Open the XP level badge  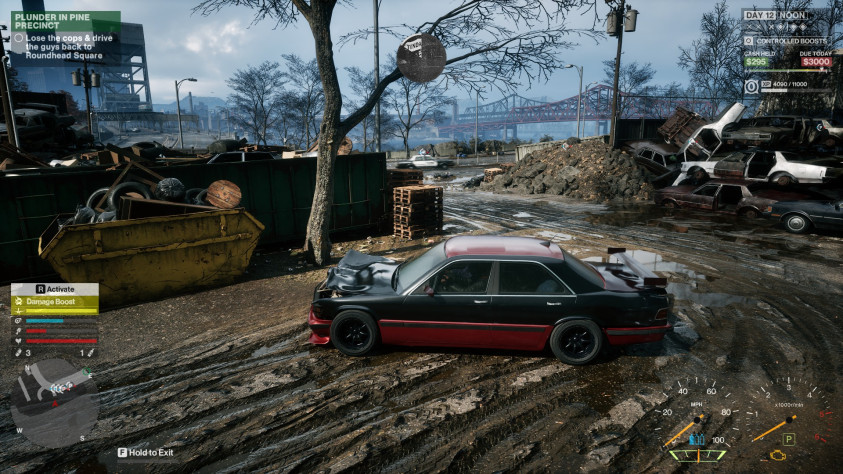(x=751, y=87)
